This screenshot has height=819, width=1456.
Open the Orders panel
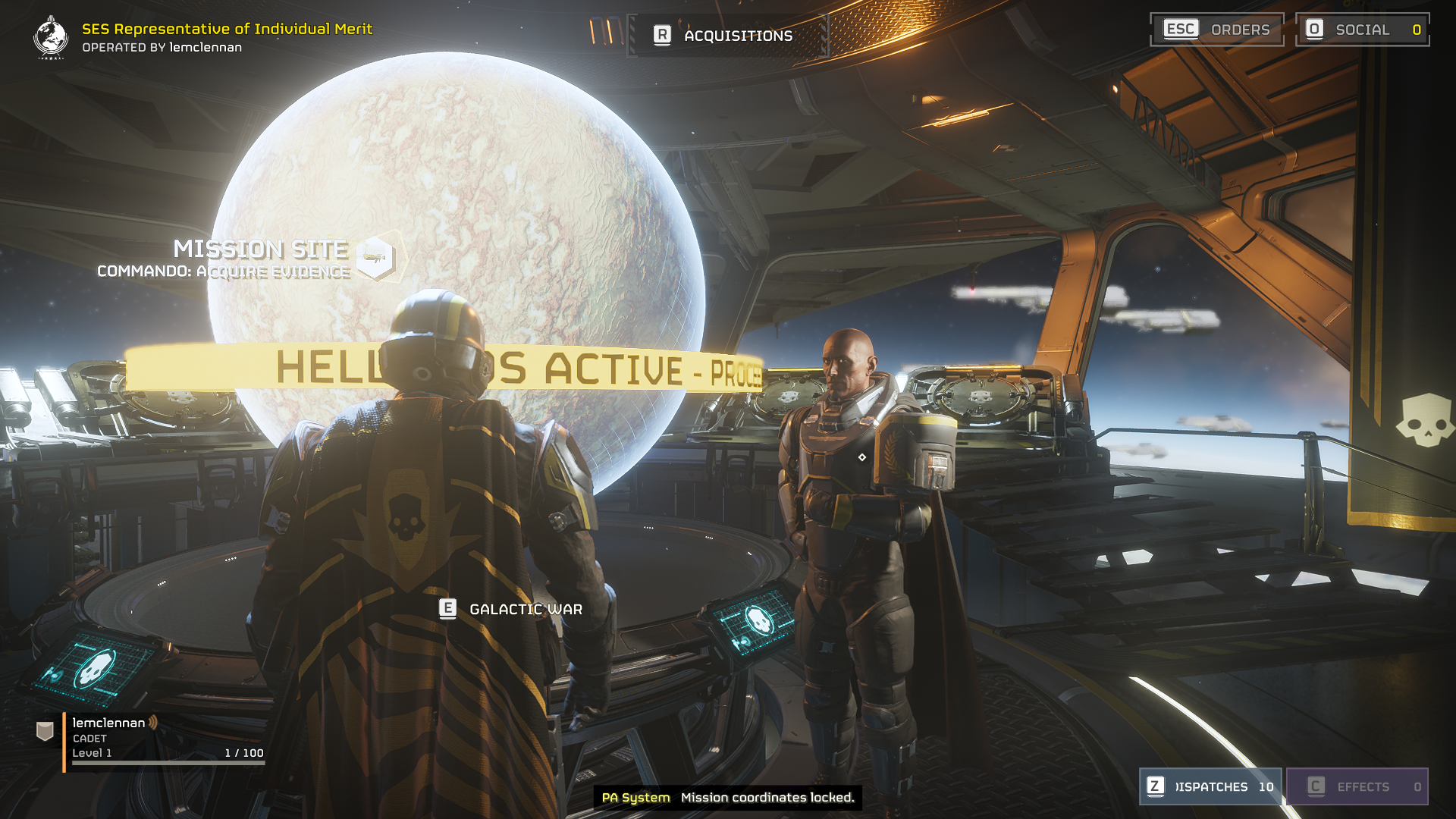(x=1216, y=30)
